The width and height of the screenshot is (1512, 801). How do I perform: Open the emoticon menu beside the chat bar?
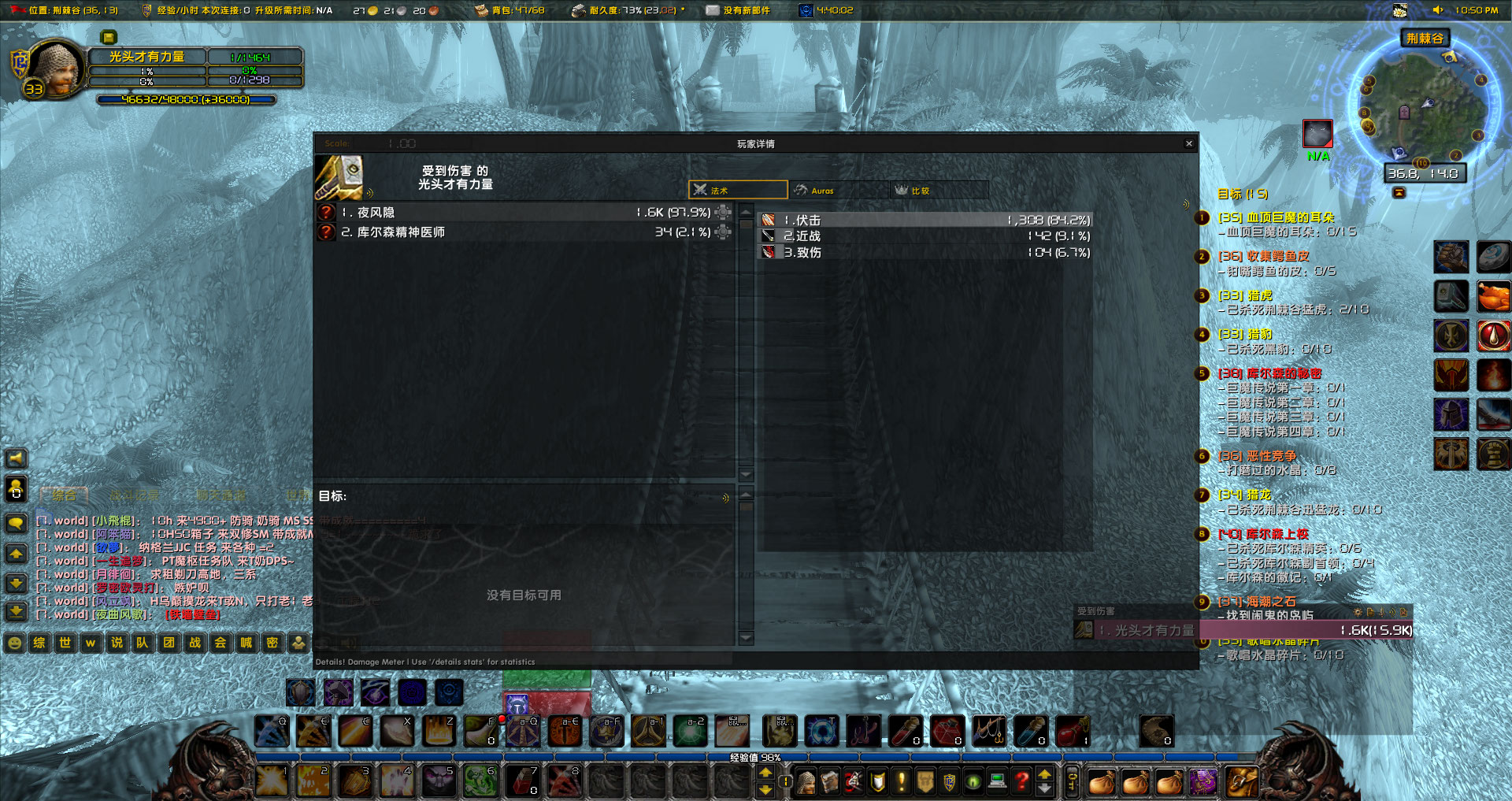coord(13,643)
